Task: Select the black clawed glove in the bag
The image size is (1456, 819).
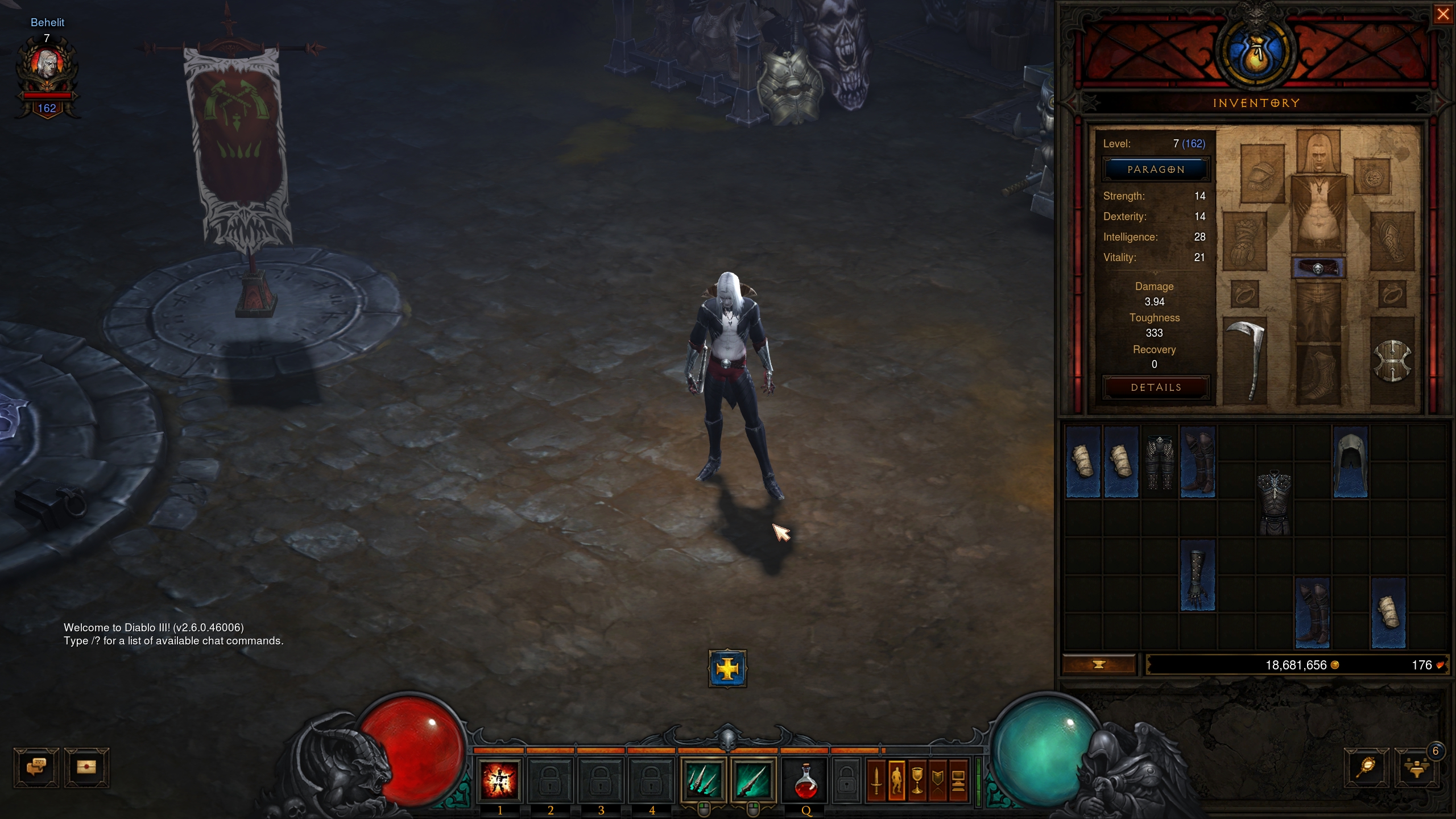Action: pyautogui.click(x=1197, y=576)
